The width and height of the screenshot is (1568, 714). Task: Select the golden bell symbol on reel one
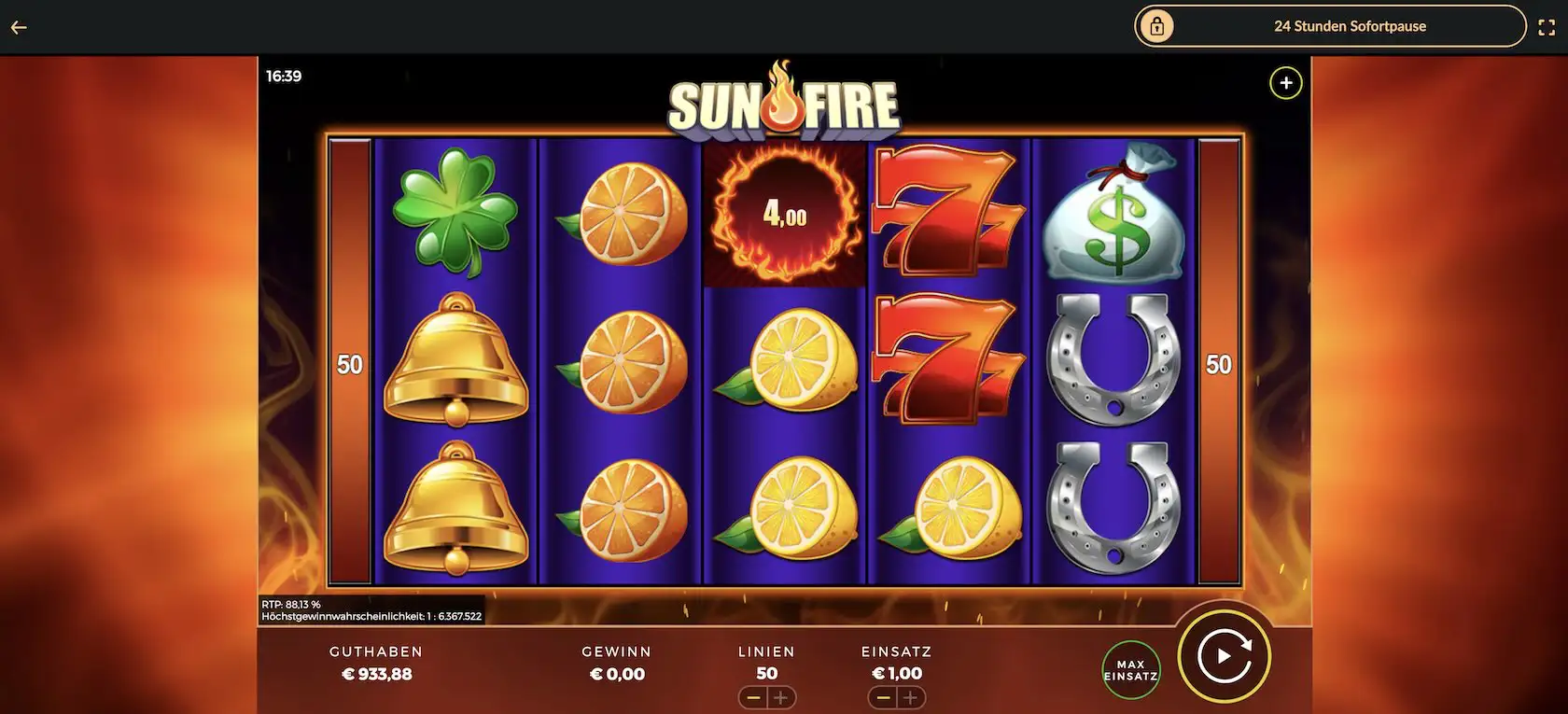456,361
